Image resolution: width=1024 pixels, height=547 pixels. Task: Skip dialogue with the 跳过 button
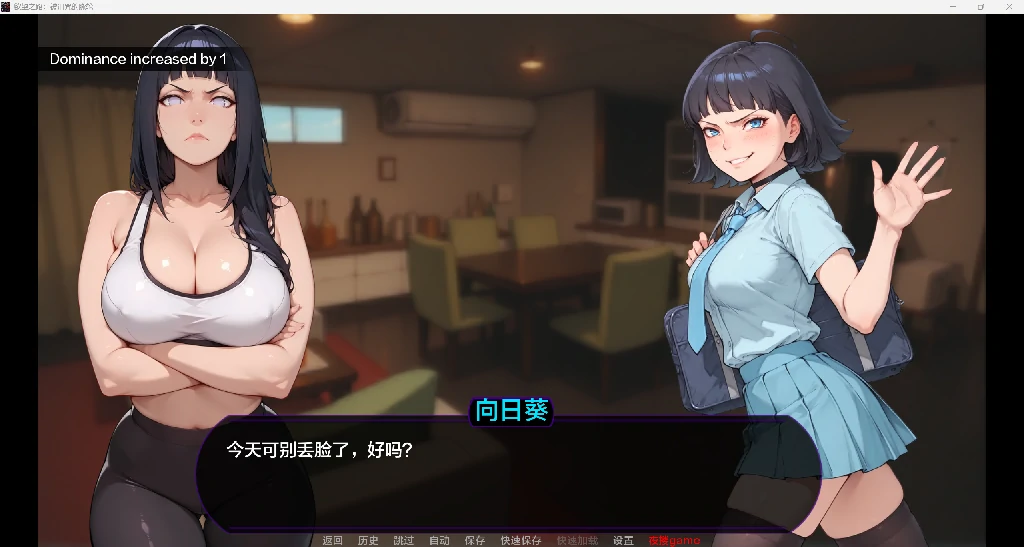(x=404, y=540)
